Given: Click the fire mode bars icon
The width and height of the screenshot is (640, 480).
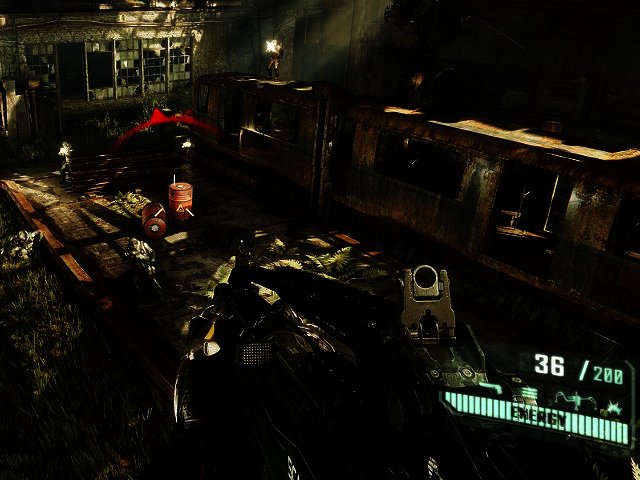Looking at the screenshot, I should [529, 392].
